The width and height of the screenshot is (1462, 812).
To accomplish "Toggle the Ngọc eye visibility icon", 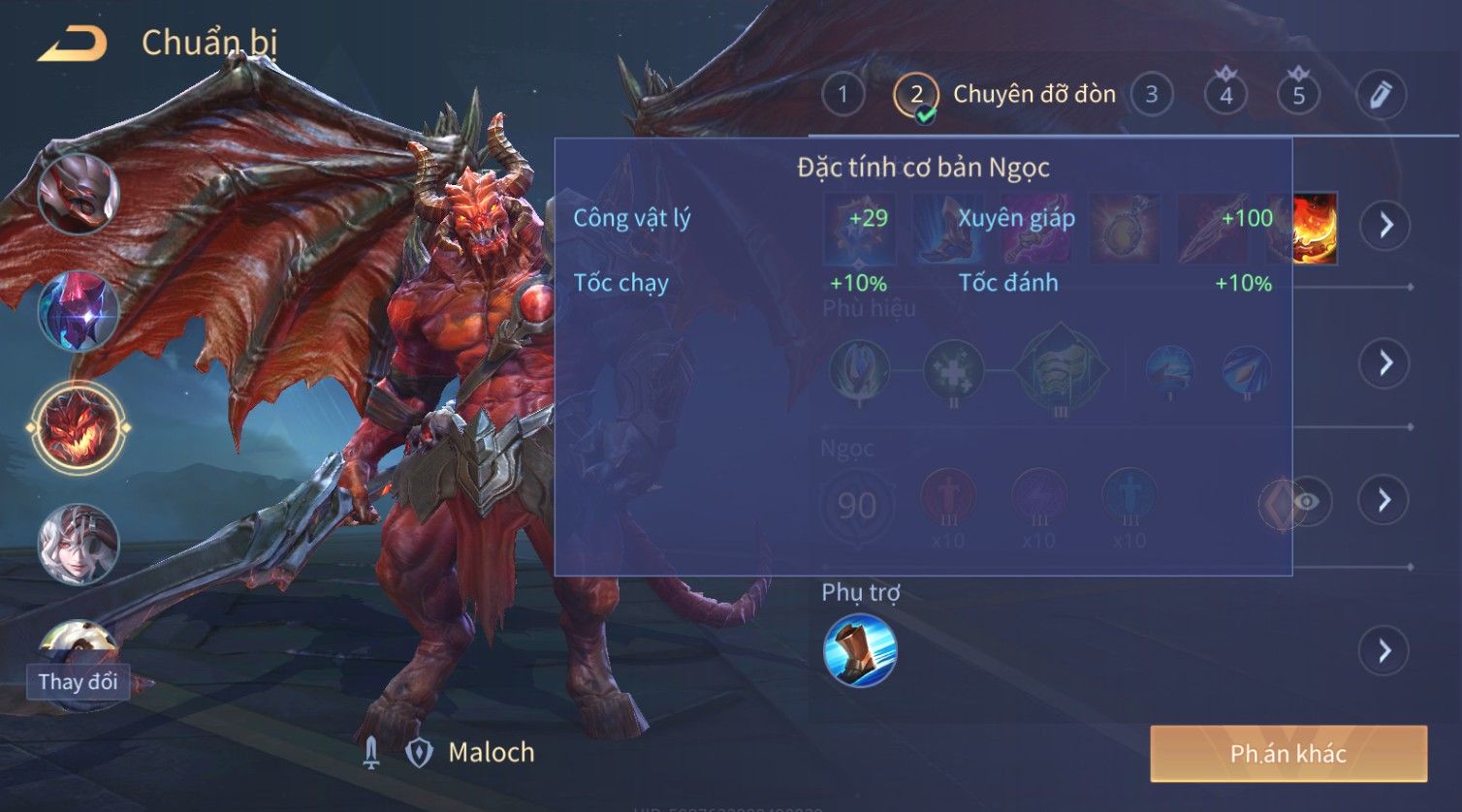I will tap(1307, 501).
